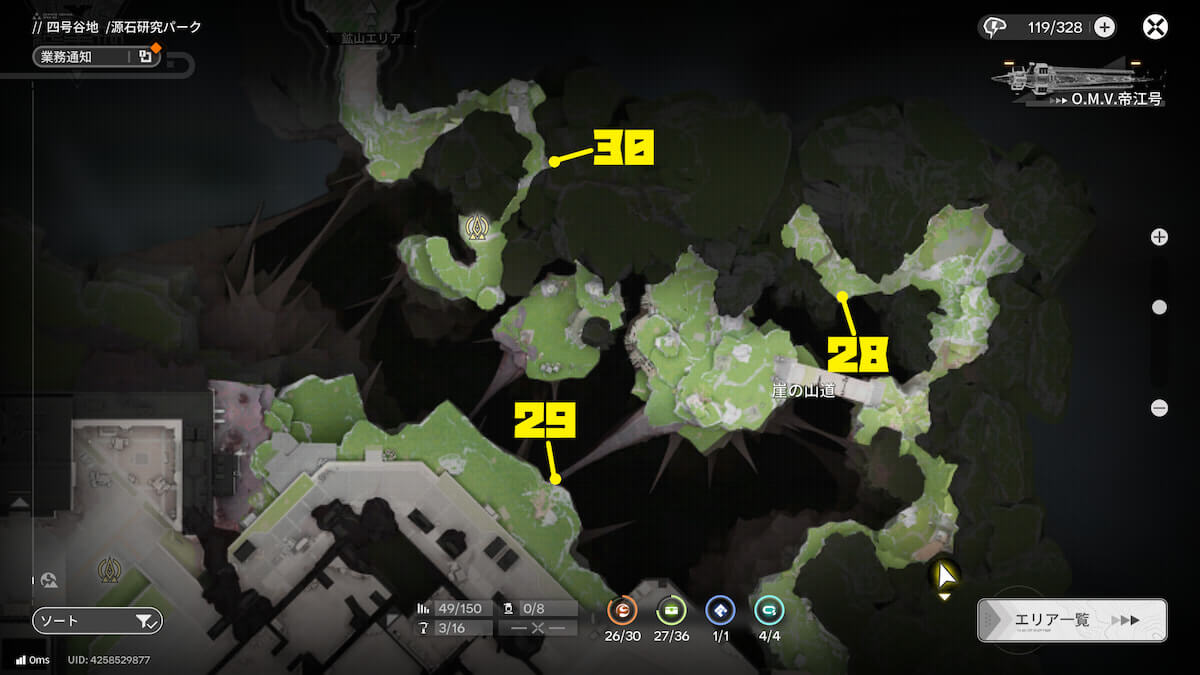Click the 鉱山エリア area label

point(371,39)
